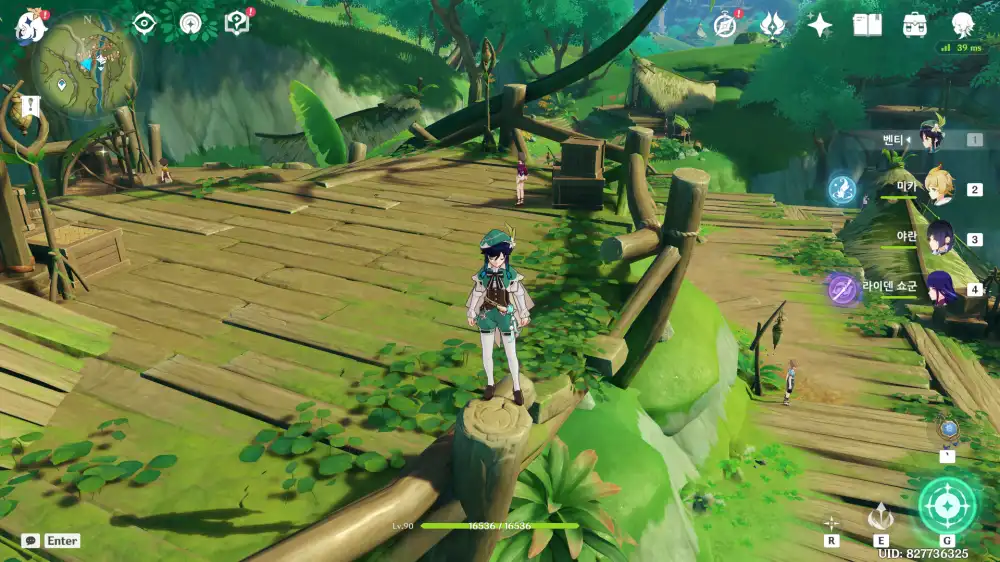Screen dimensions: 1000x562
Task: Open the backpack inventory
Action: coord(915,25)
